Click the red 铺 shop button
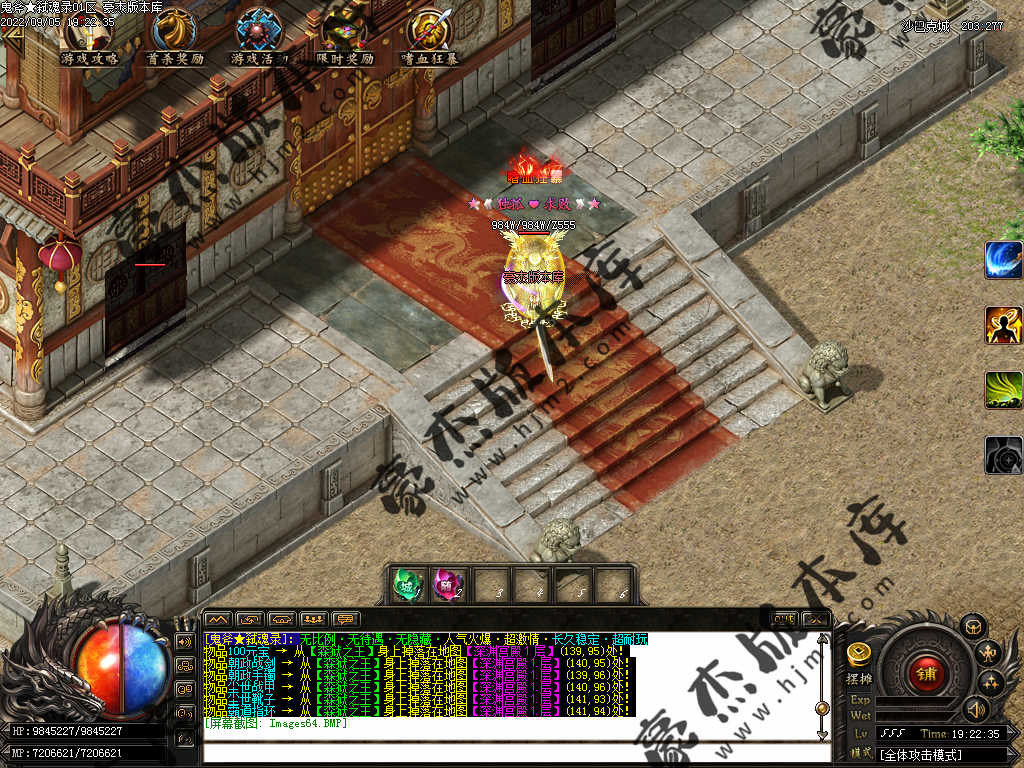 (x=926, y=672)
